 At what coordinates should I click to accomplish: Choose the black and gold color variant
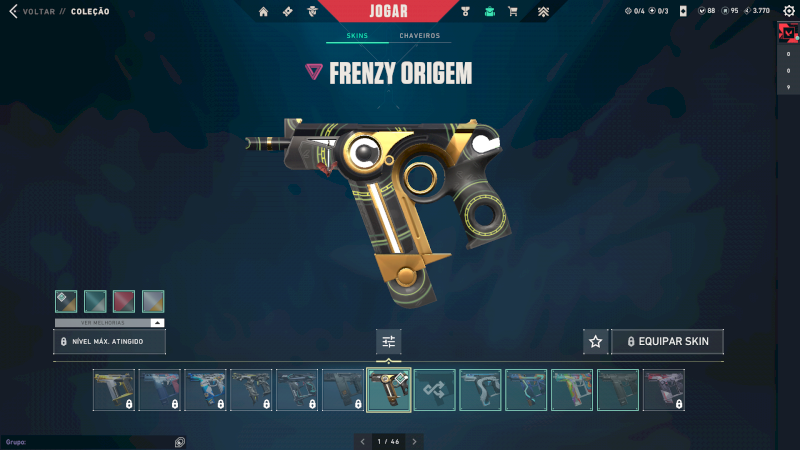pyautogui.click(x=66, y=301)
